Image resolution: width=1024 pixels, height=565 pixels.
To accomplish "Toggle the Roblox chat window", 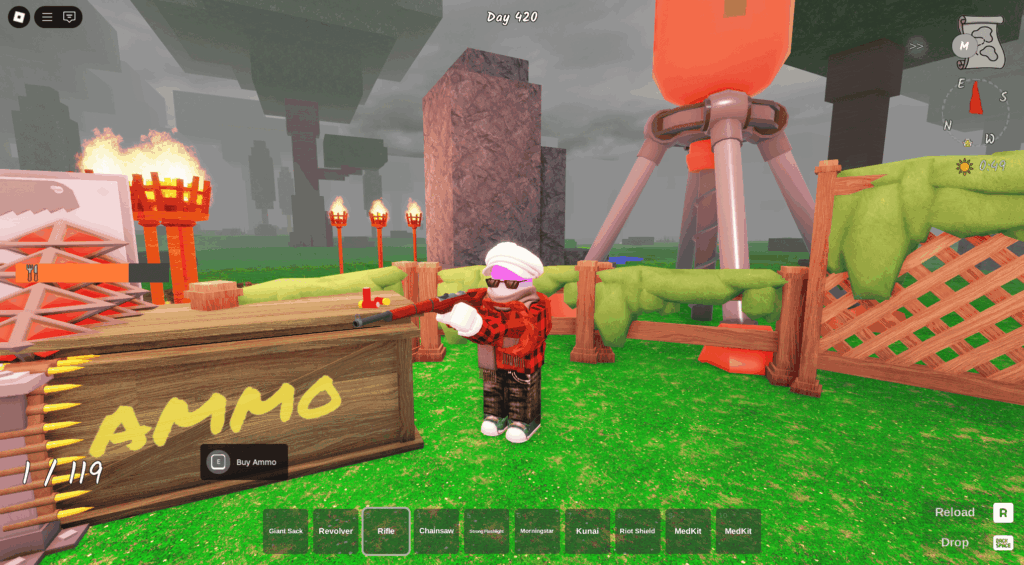I will click(69, 17).
